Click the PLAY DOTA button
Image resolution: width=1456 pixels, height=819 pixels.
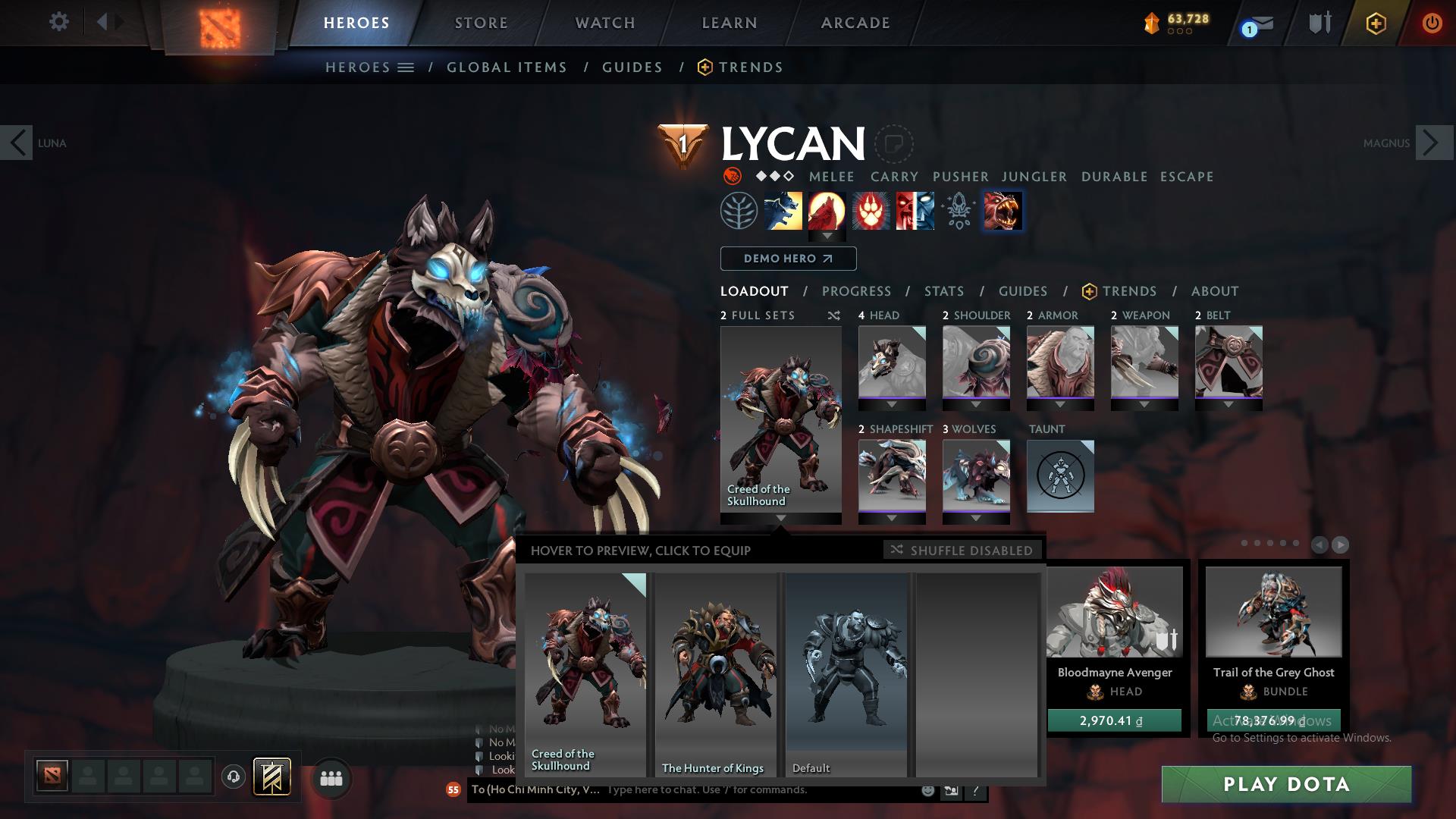(1285, 785)
